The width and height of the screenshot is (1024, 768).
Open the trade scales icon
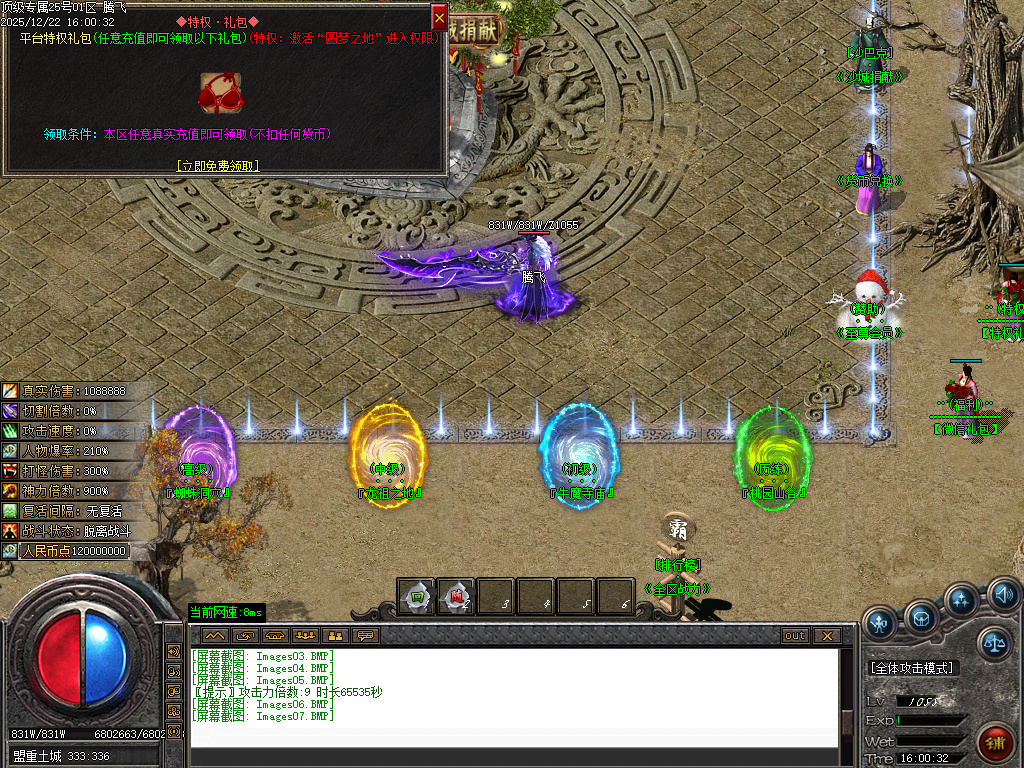click(x=994, y=643)
